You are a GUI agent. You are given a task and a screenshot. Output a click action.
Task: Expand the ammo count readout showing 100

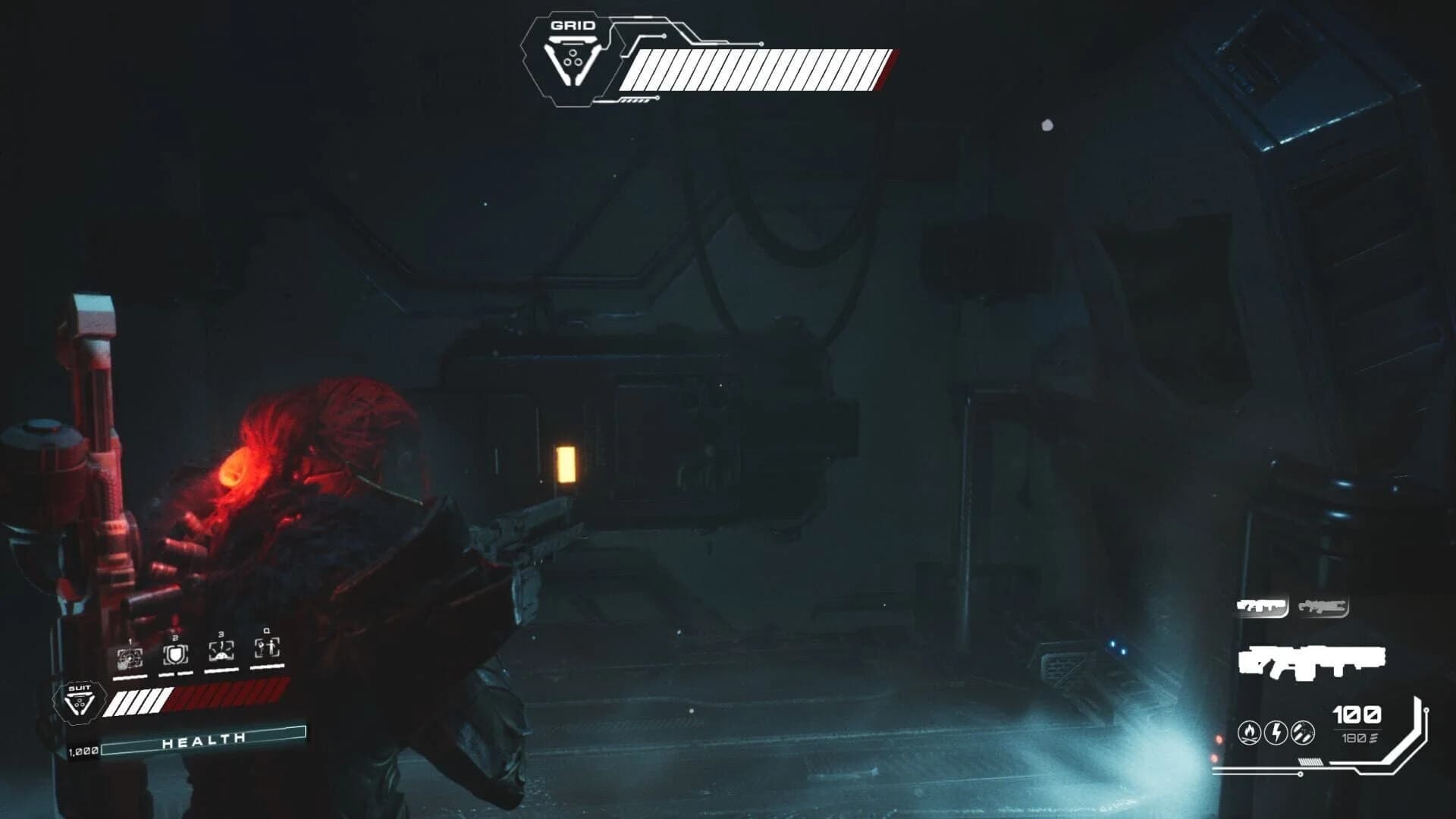tap(1356, 715)
